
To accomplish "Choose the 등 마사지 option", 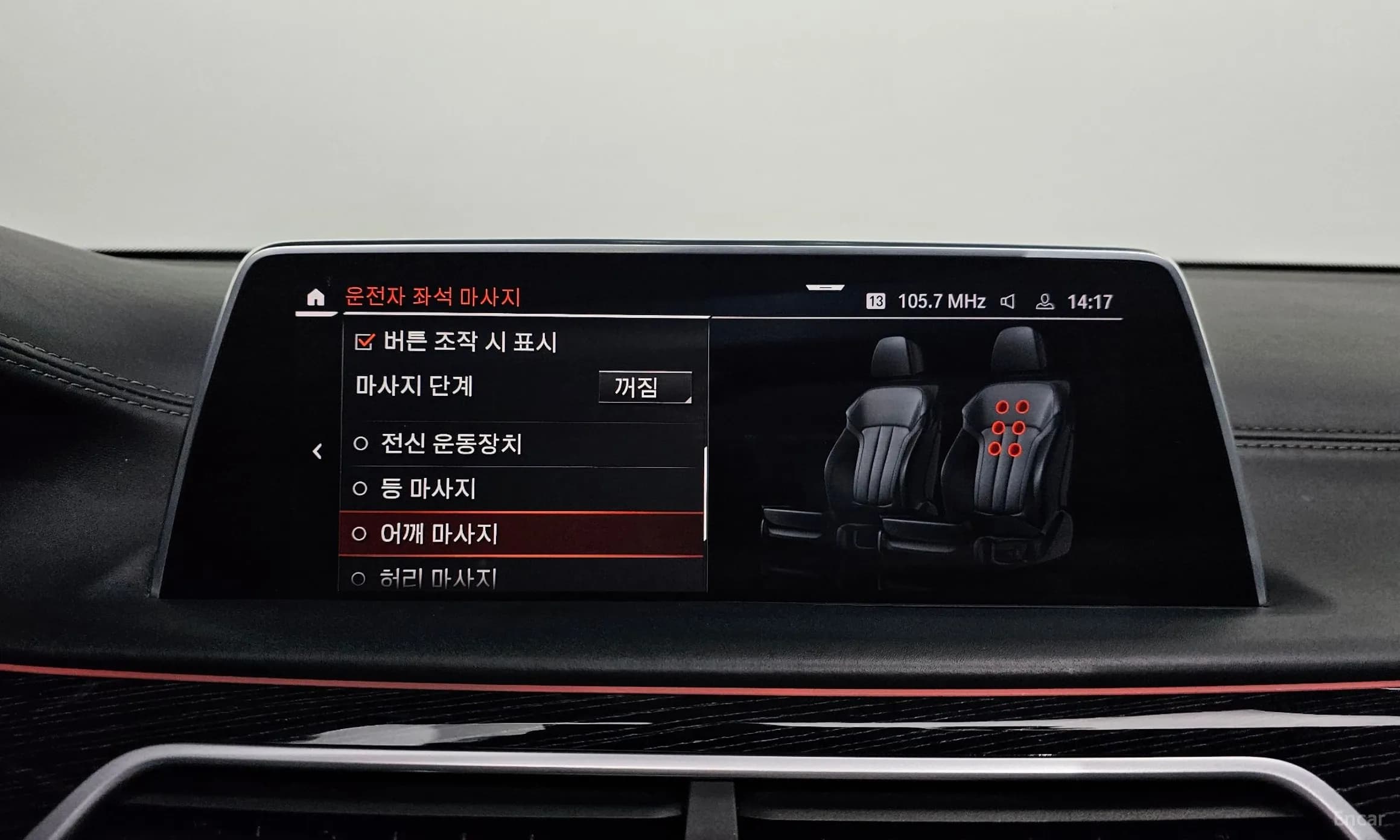I will (428, 489).
